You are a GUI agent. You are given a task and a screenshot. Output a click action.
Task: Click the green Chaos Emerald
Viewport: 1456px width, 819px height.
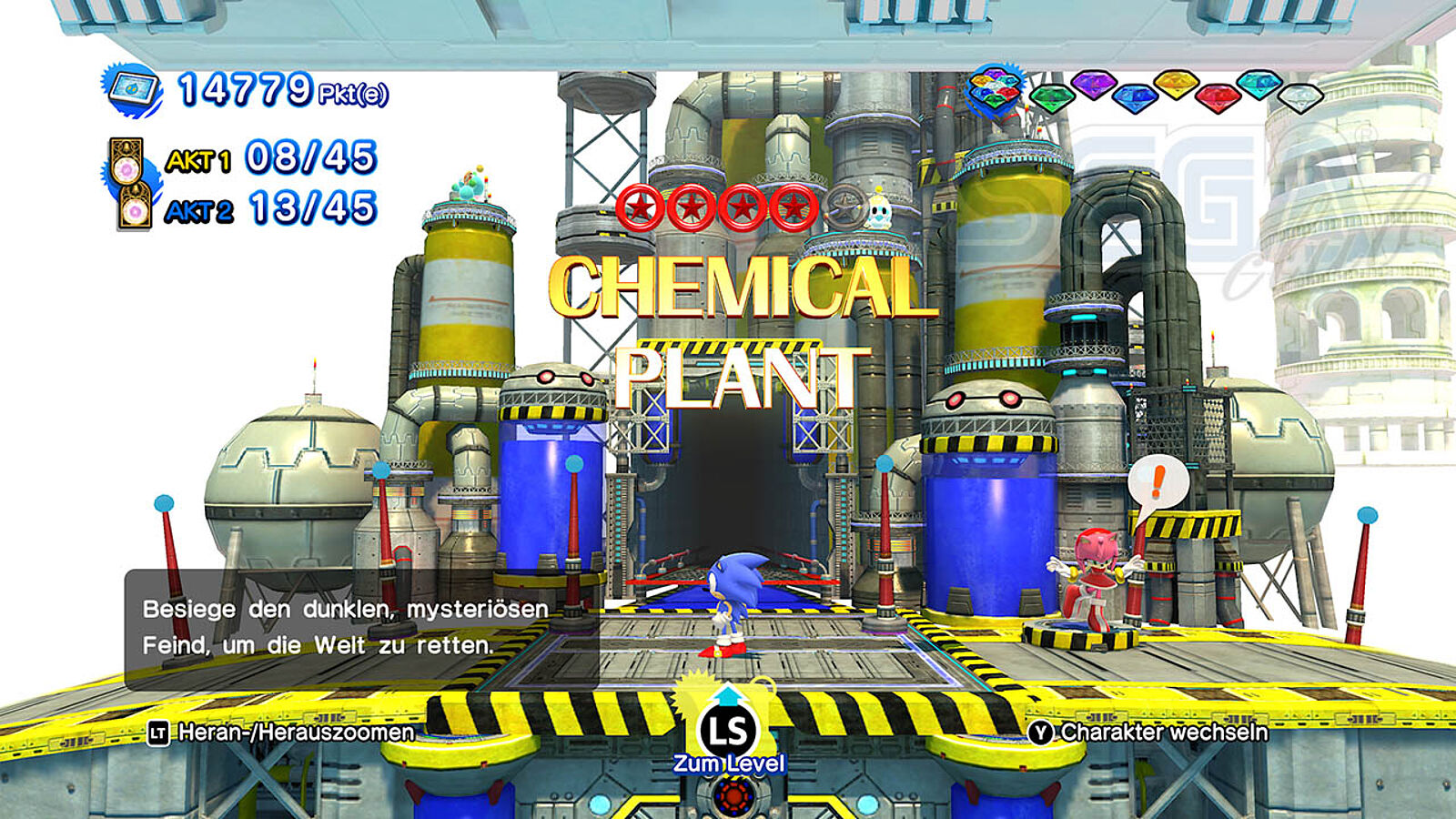(1052, 96)
